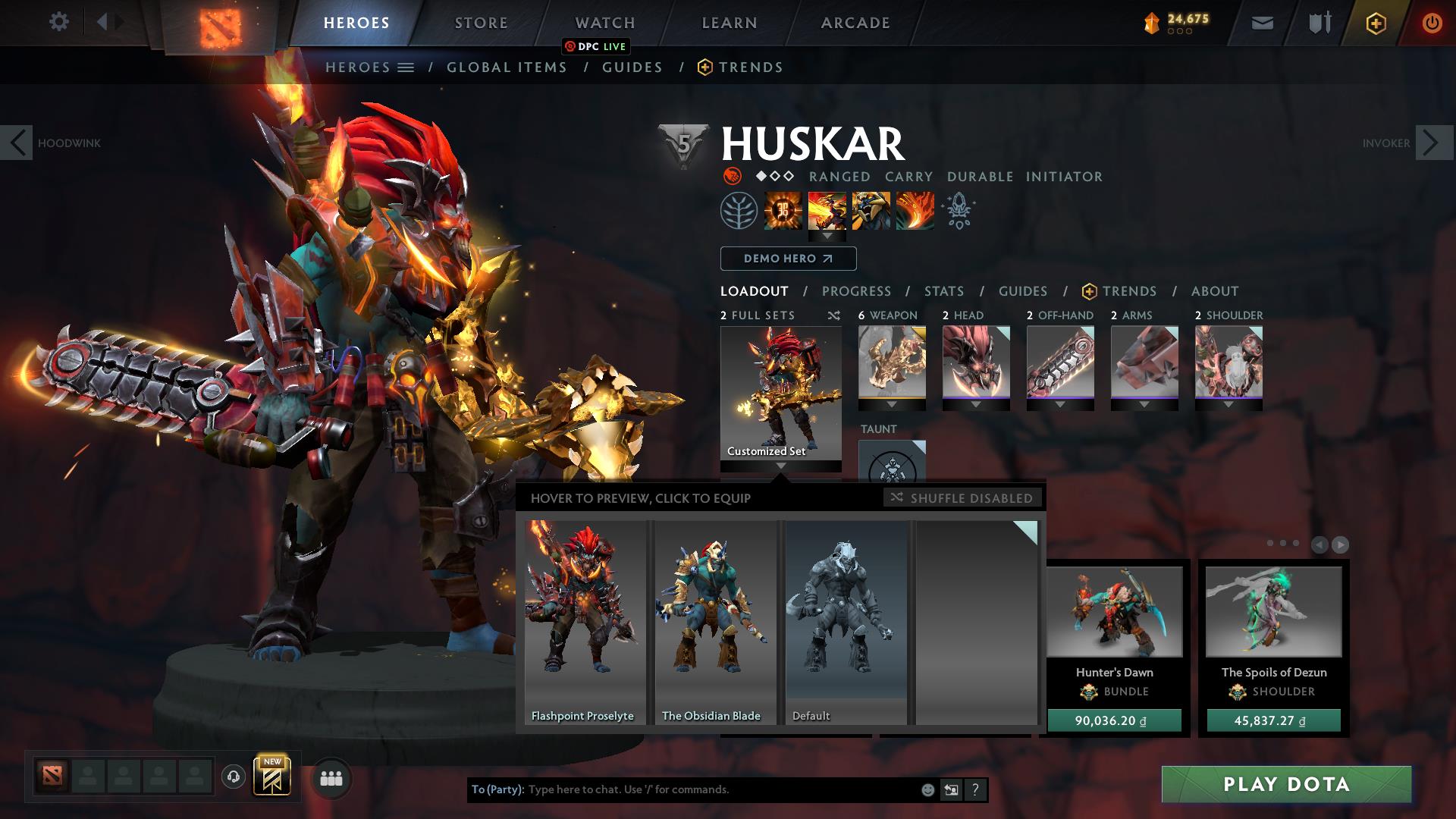Open the Arcade tab
This screenshot has height=819, width=1456.
[855, 23]
